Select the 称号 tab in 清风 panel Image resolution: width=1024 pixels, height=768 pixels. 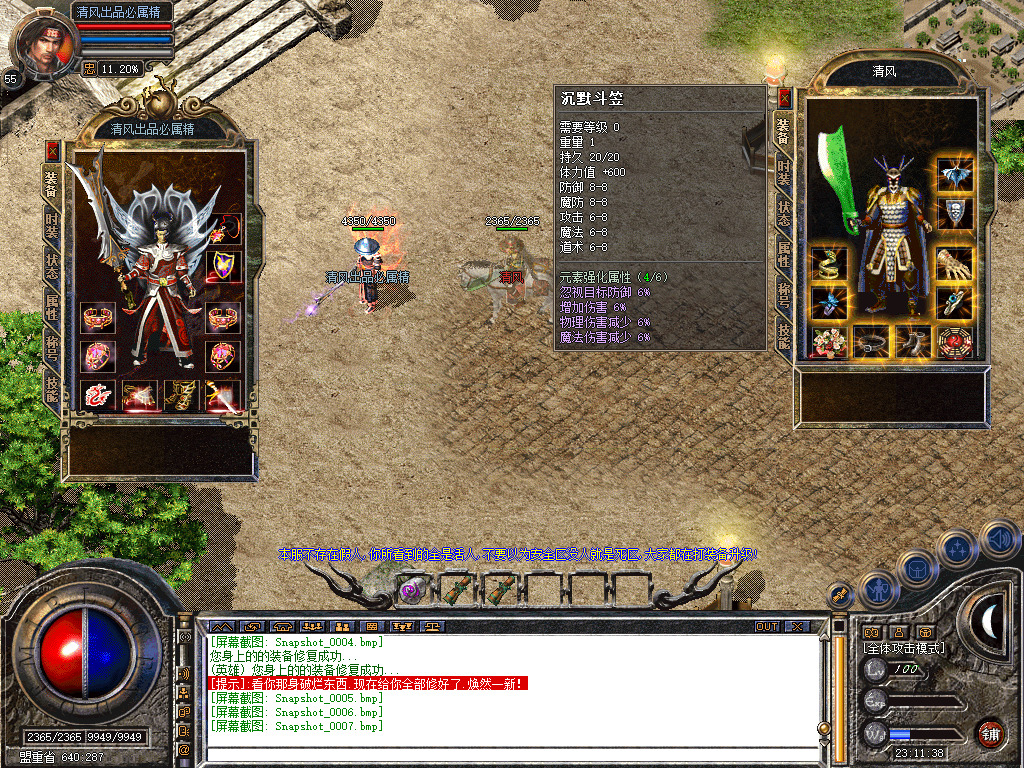(785, 296)
